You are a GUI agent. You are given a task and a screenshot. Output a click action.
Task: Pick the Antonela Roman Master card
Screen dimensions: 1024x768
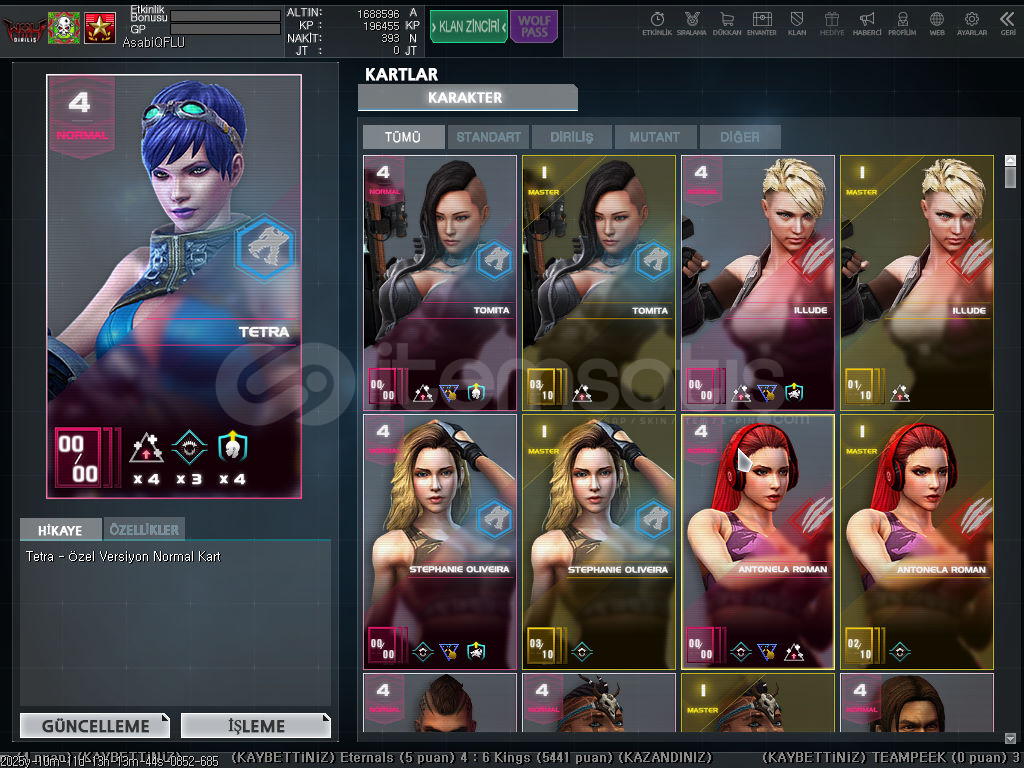(x=917, y=541)
